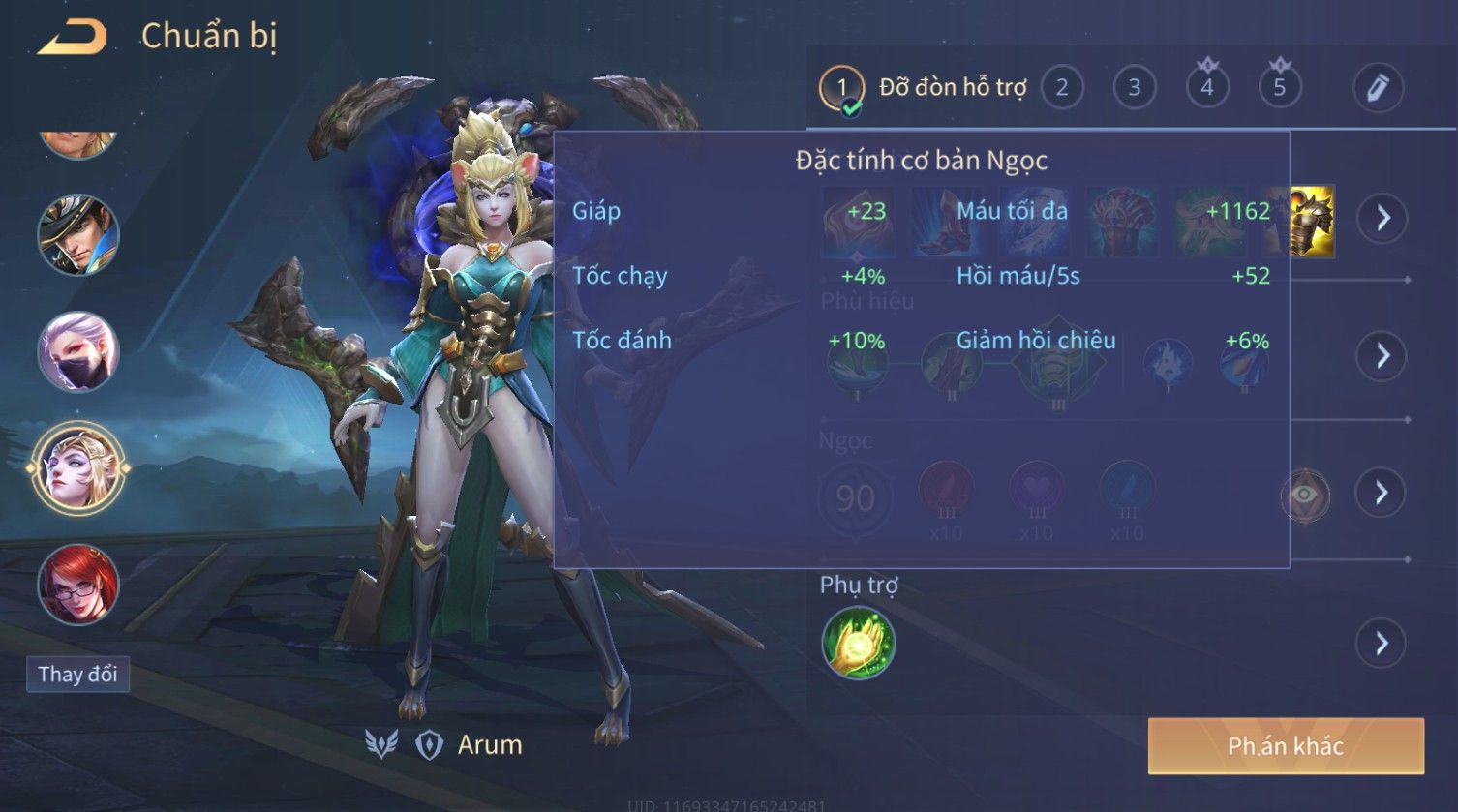1458x812 pixels.
Task: Open the Phù hiệu badge arrow
Action: 1382,356
